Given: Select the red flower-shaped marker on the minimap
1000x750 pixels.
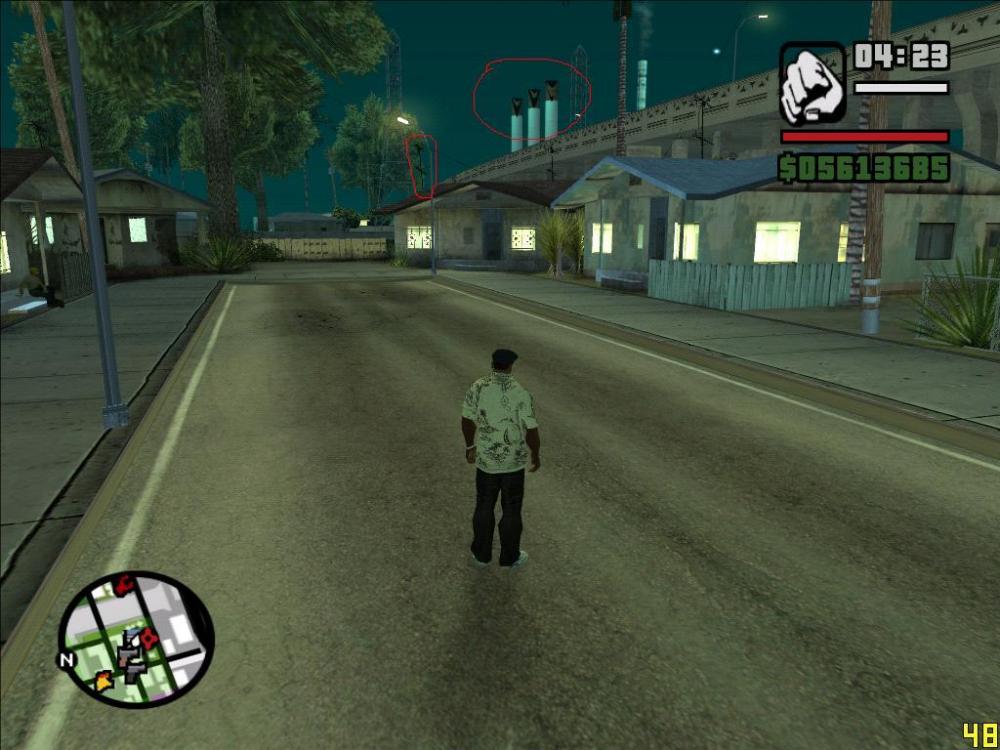Looking at the screenshot, I should coord(149,638).
